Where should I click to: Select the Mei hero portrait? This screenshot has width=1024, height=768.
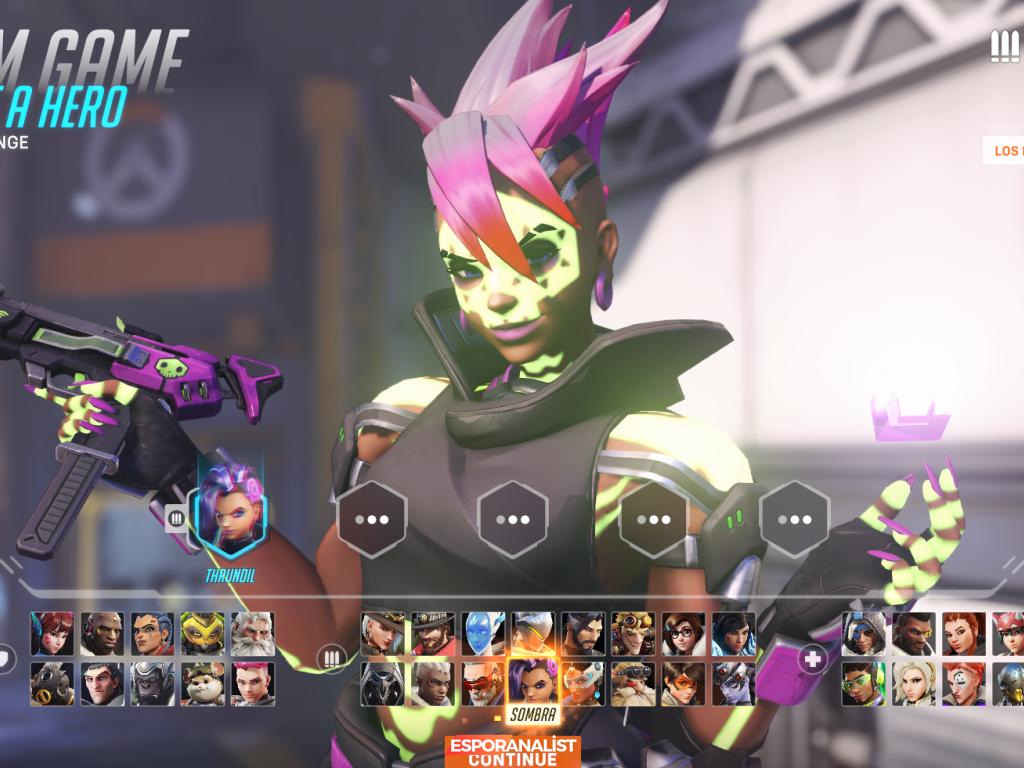pyautogui.click(x=683, y=633)
